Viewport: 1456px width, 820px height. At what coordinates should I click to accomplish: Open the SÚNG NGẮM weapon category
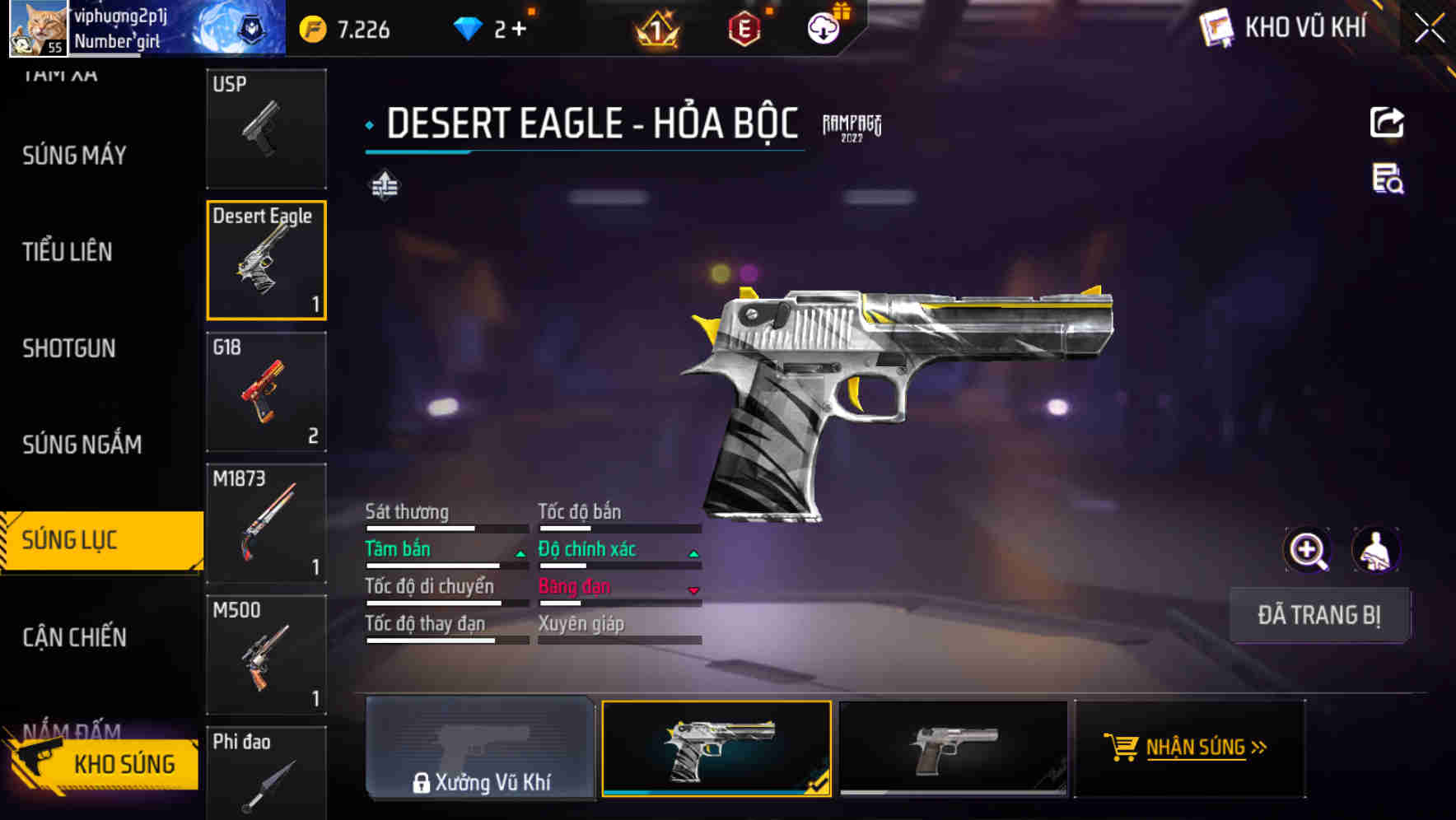click(x=81, y=444)
